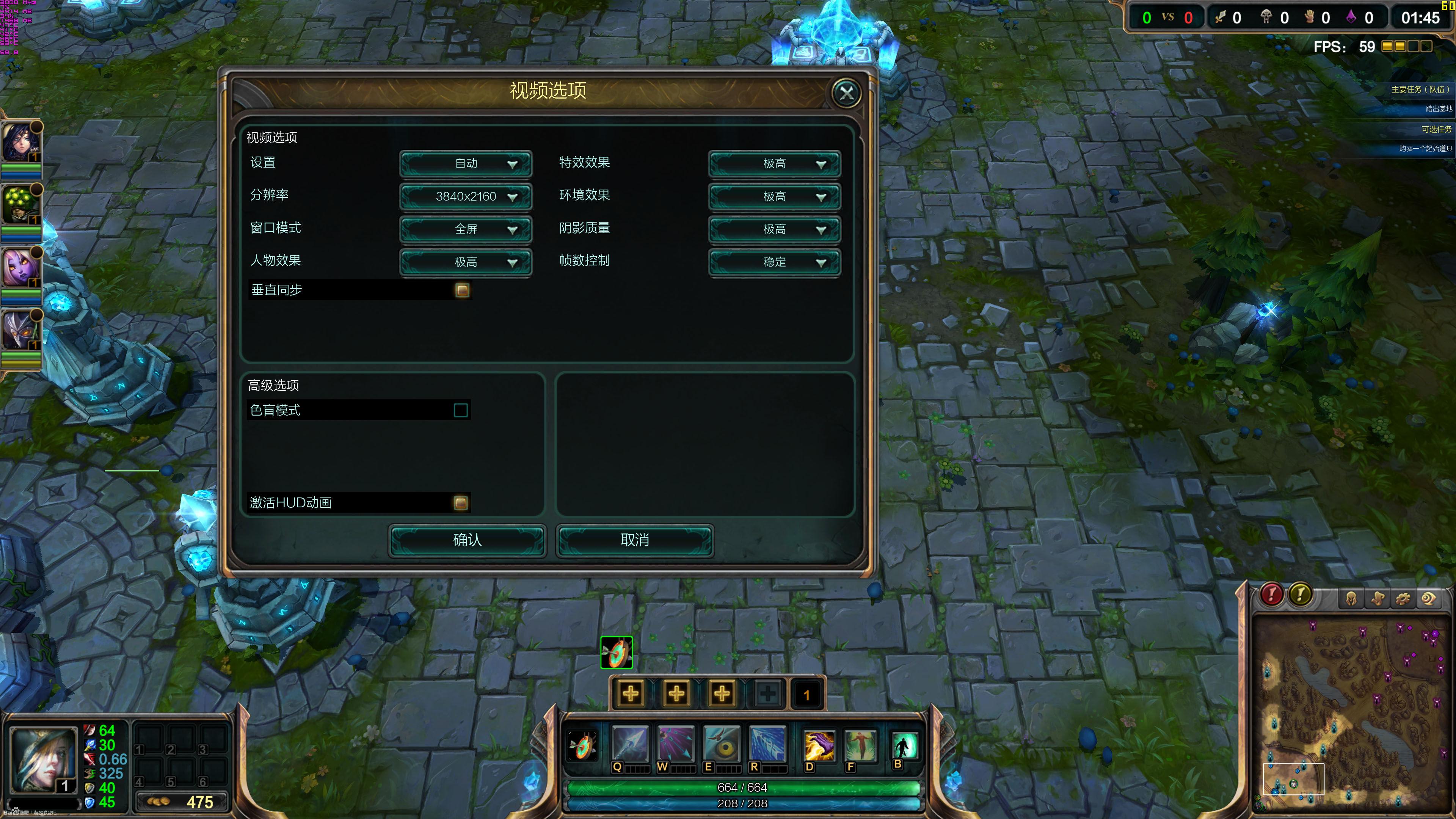Activate the Q ability icon
This screenshot has width=1456, height=819.
click(x=630, y=744)
